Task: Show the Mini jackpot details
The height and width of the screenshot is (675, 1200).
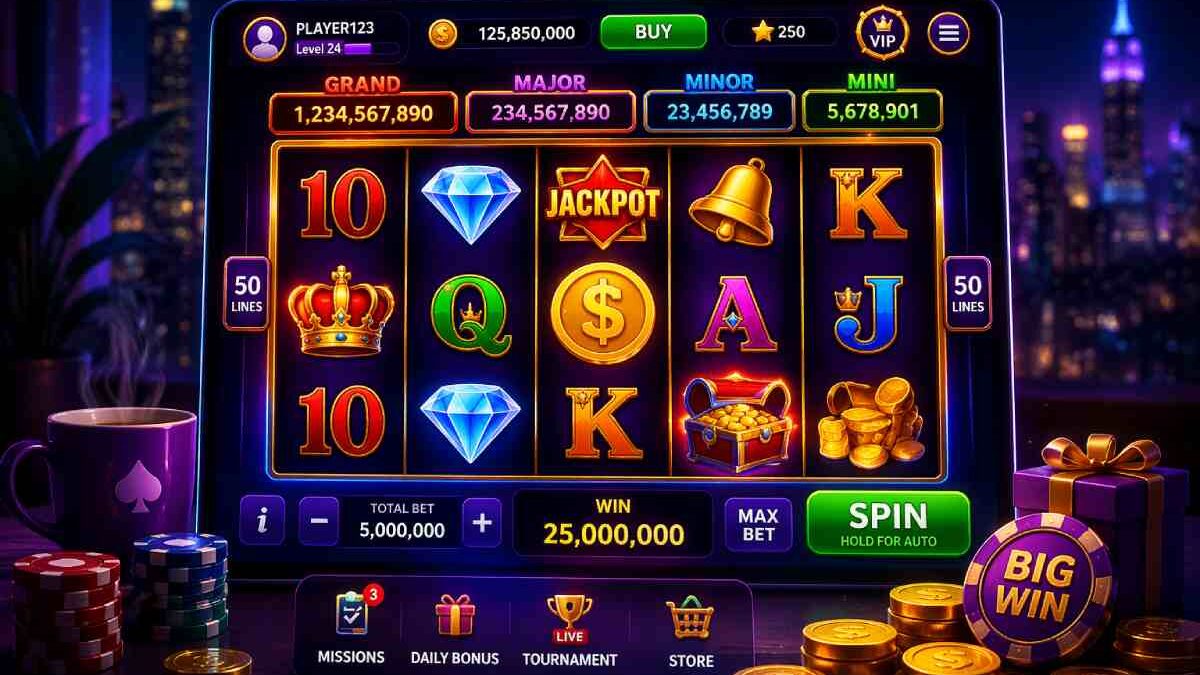Action: click(x=872, y=110)
